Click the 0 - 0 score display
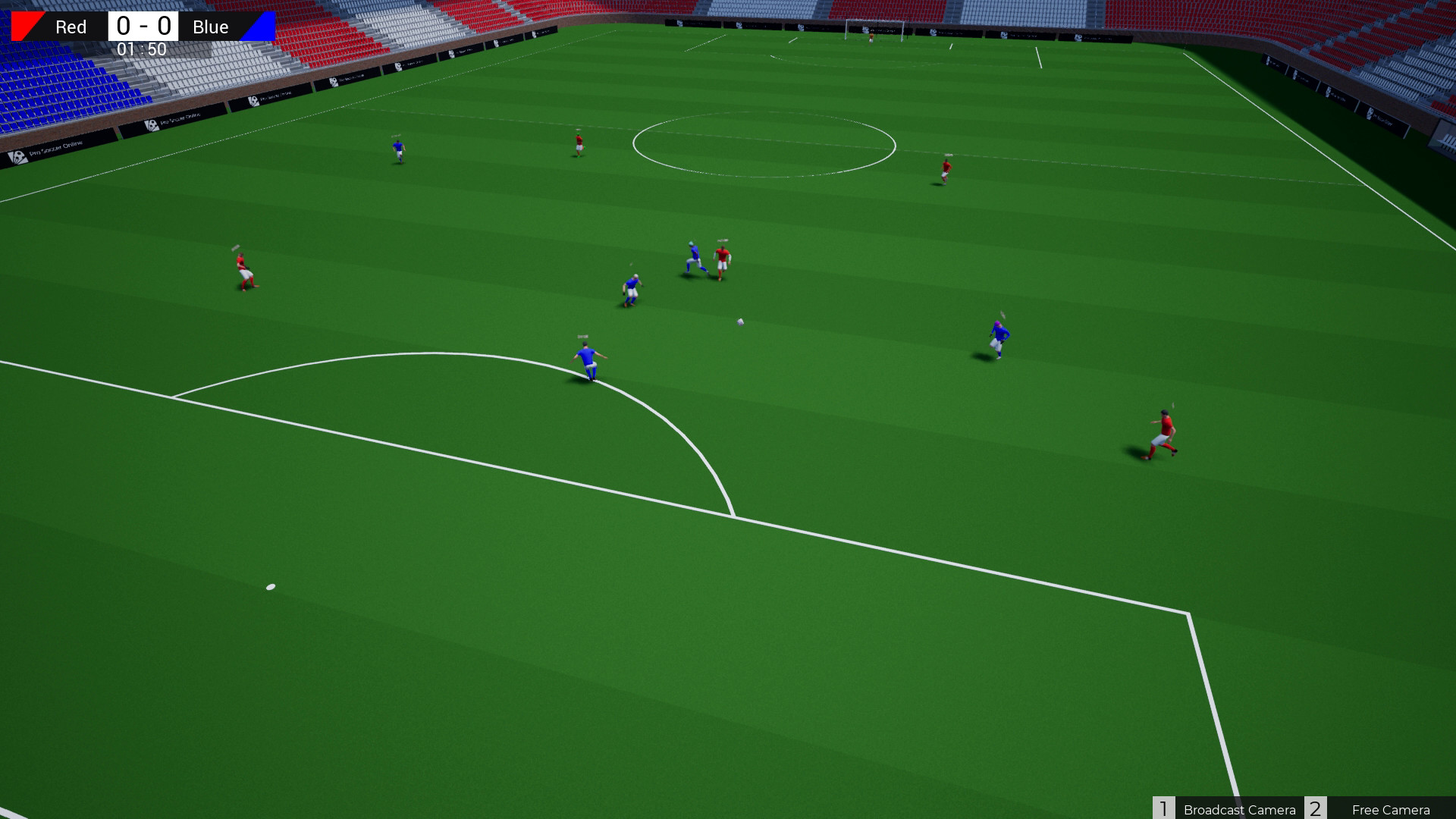1456x819 pixels. [143, 24]
